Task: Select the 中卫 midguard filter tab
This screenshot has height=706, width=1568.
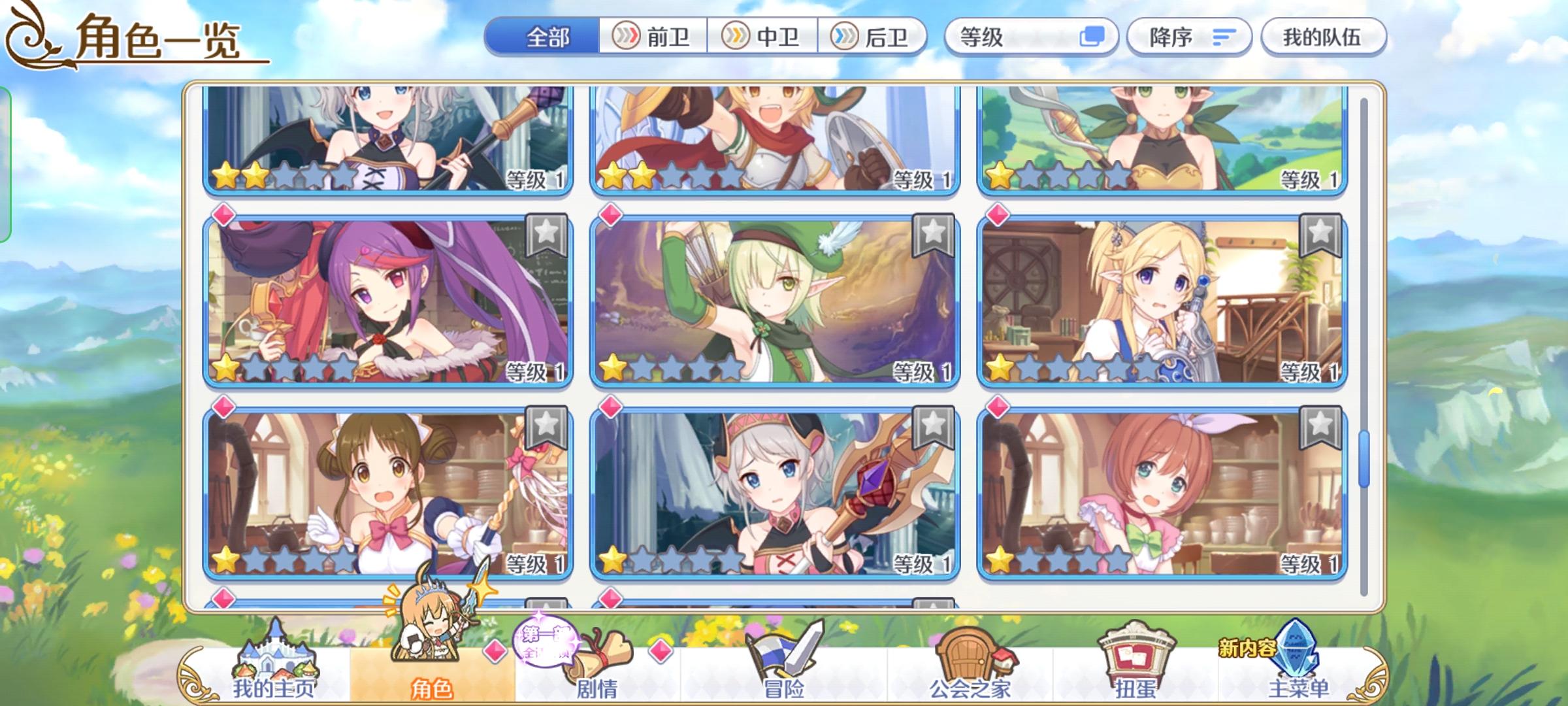Action: coord(764,37)
